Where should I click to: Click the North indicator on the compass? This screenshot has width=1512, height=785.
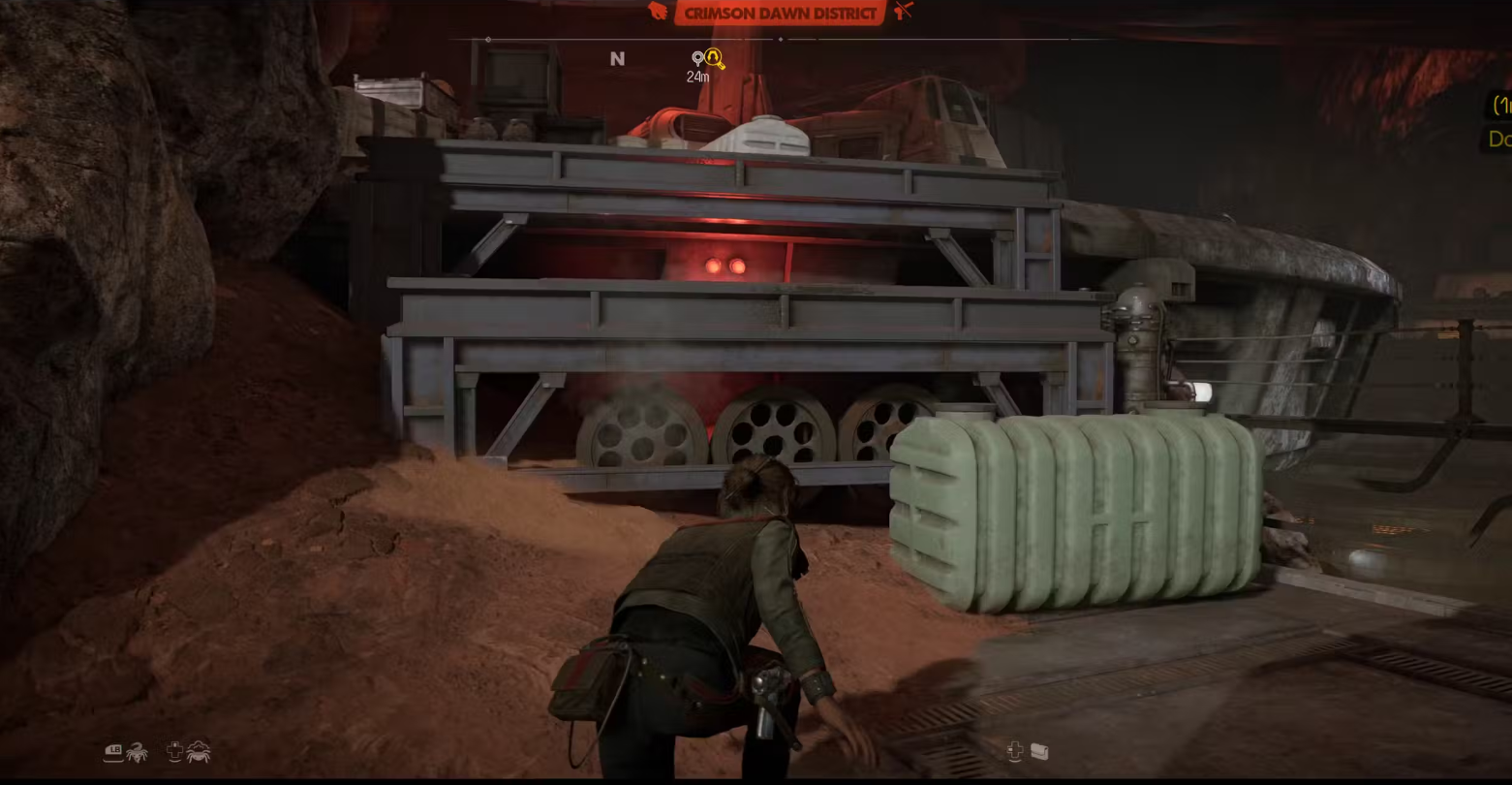(x=617, y=59)
